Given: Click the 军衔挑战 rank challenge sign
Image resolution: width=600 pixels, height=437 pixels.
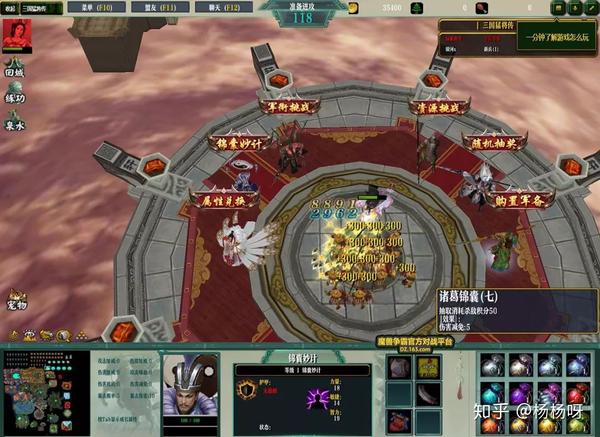Looking at the screenshot, I should (287, 106).
